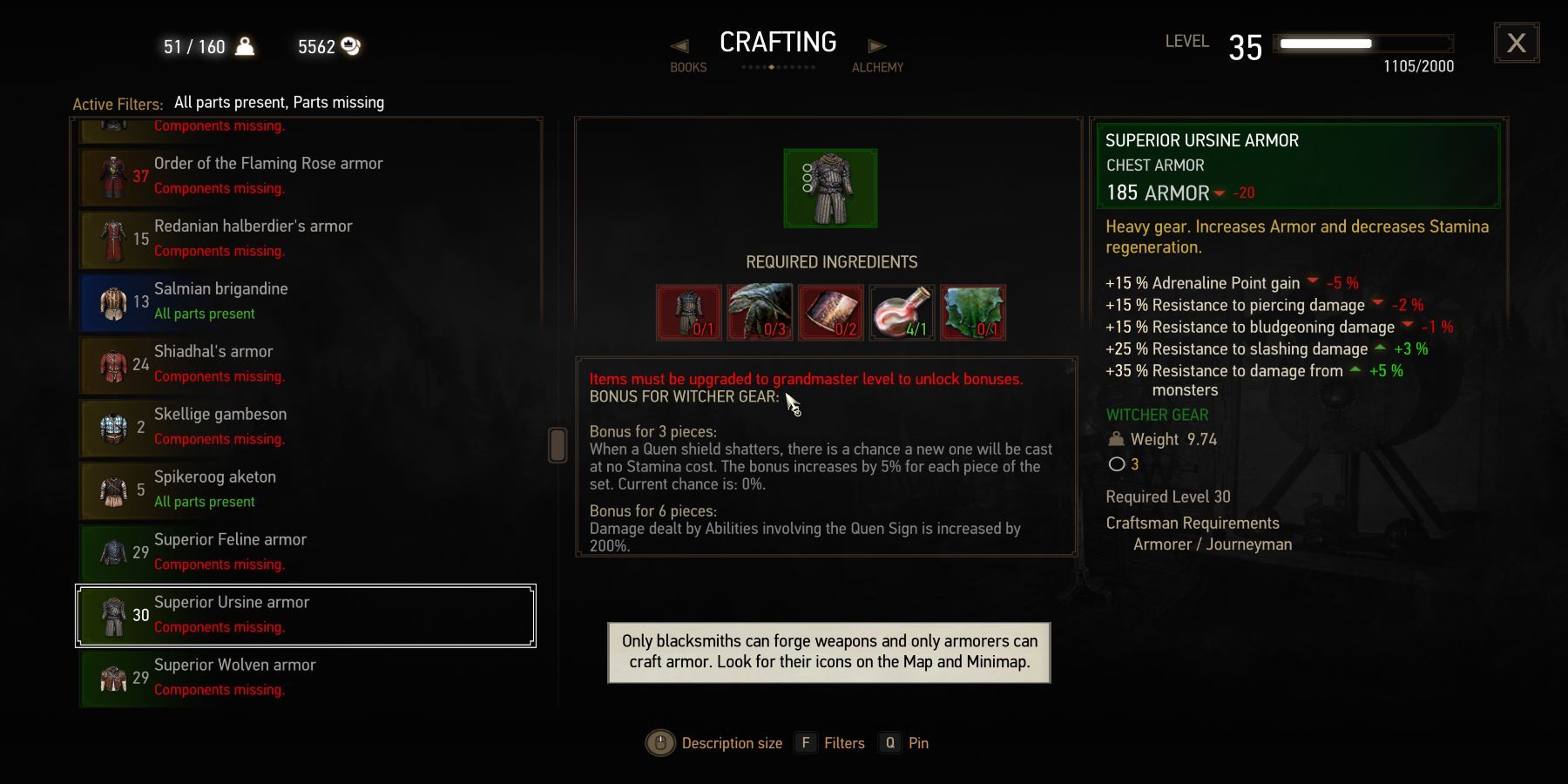Screen dimensions: 1568x784
Task: Open the Alchemy crafting category
Action: pyautogui.click(x=877, y=67)
